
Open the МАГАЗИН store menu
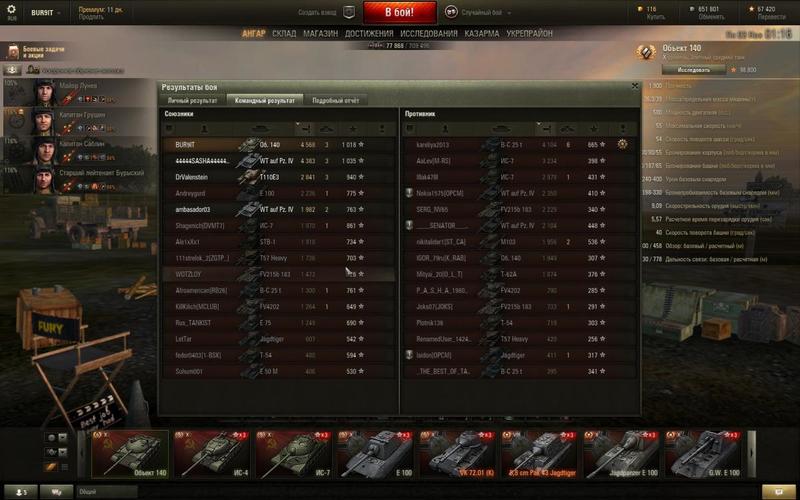[x=320, y=33]
